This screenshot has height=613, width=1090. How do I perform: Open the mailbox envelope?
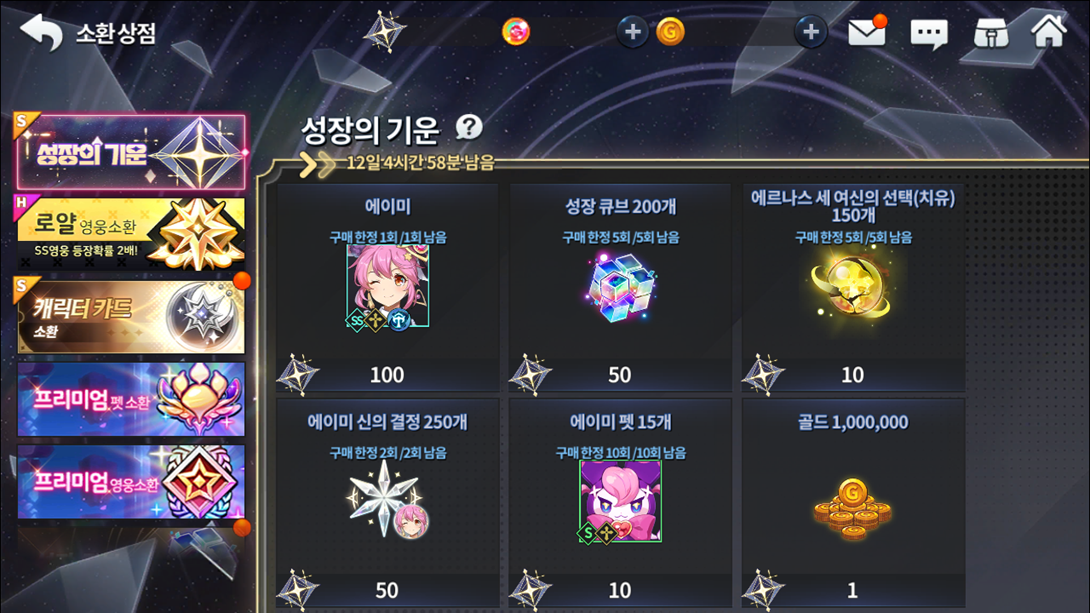pyautogui.click(x=866, y=33)
